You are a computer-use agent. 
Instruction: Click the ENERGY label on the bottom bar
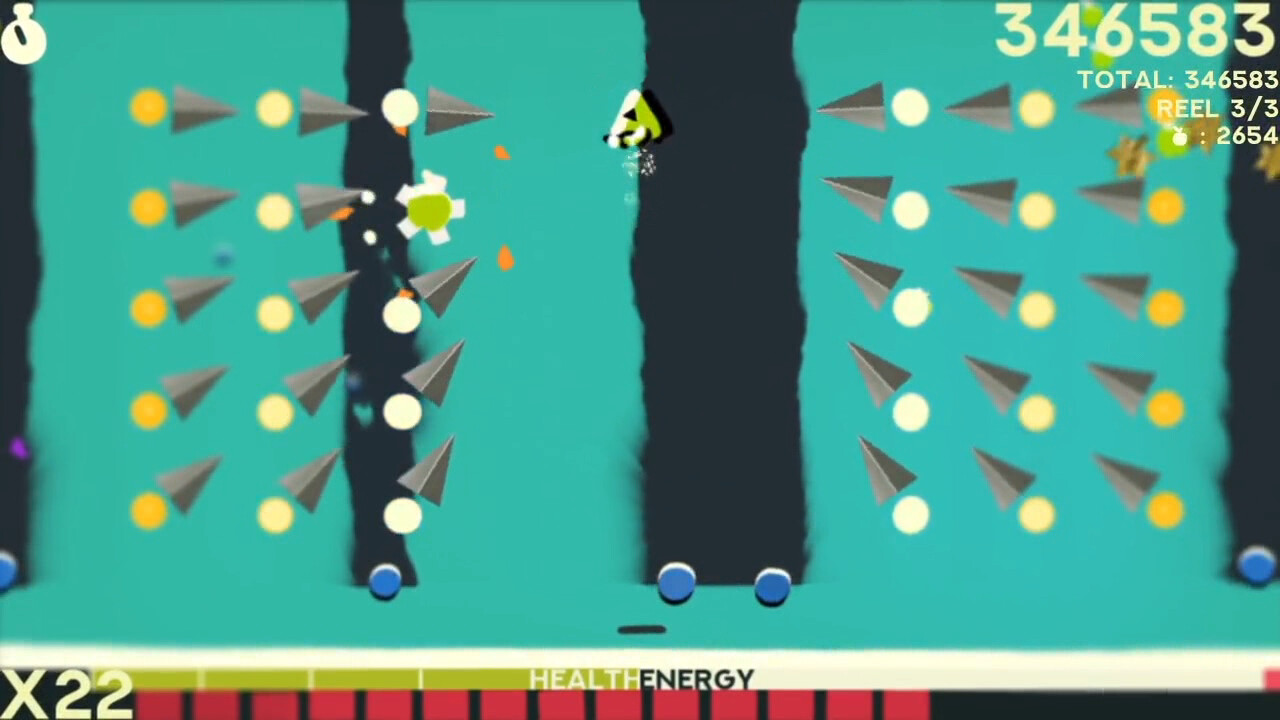click(x=697, y=677)
